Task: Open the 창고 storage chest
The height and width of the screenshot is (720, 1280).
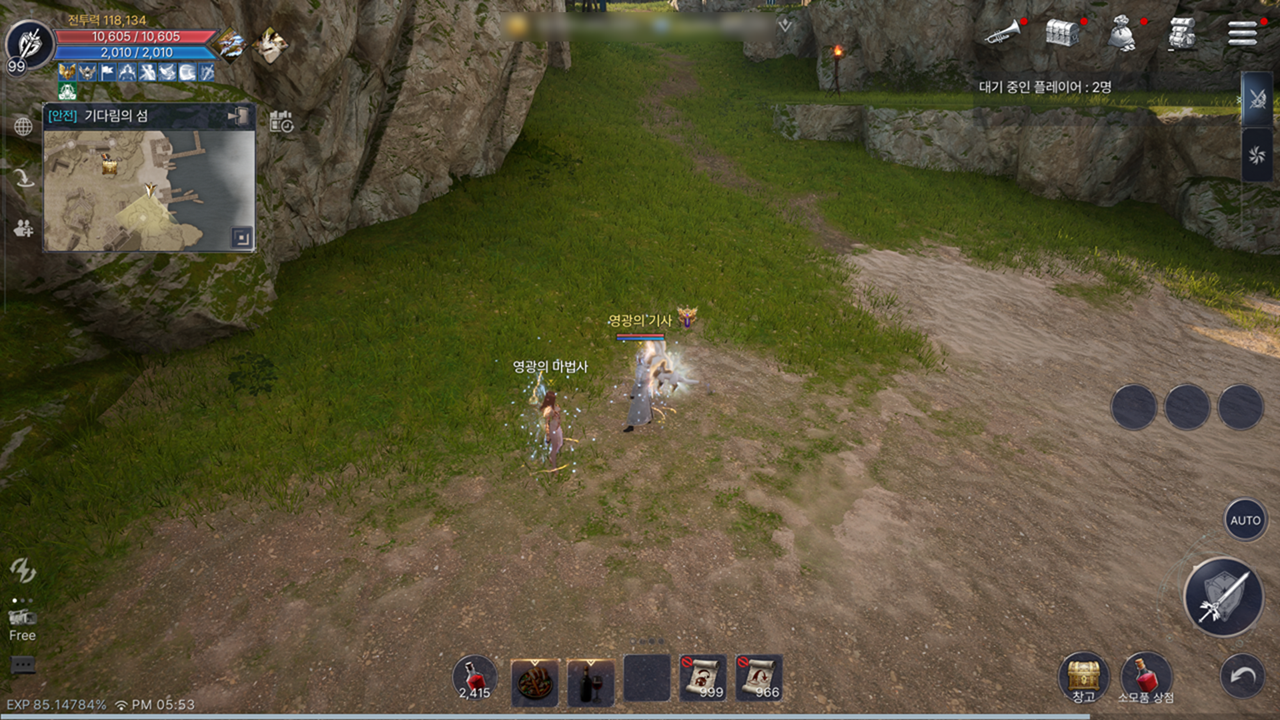Action: [x=1083, y=677]
